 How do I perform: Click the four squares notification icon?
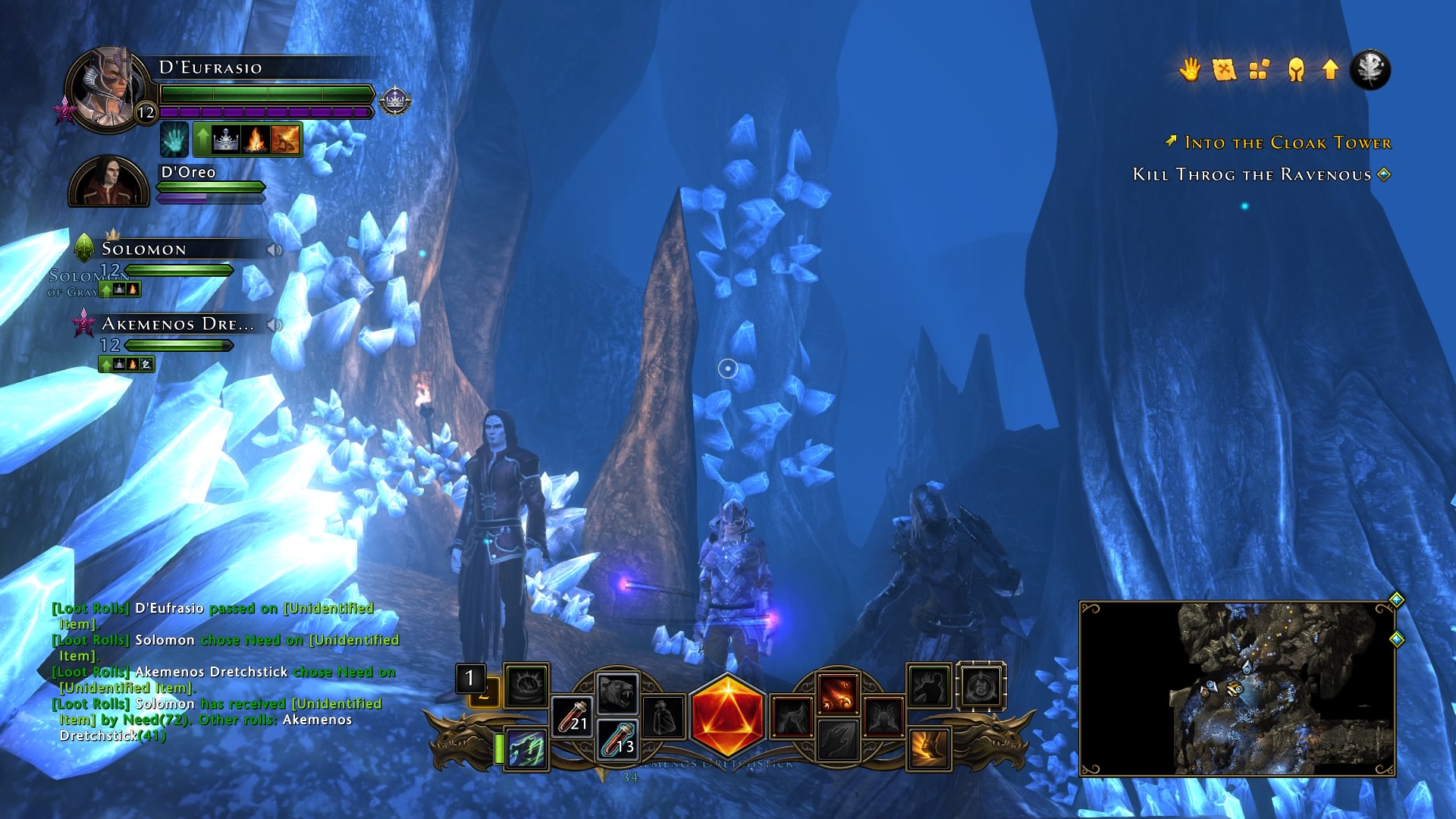[x=1260, y=70]
